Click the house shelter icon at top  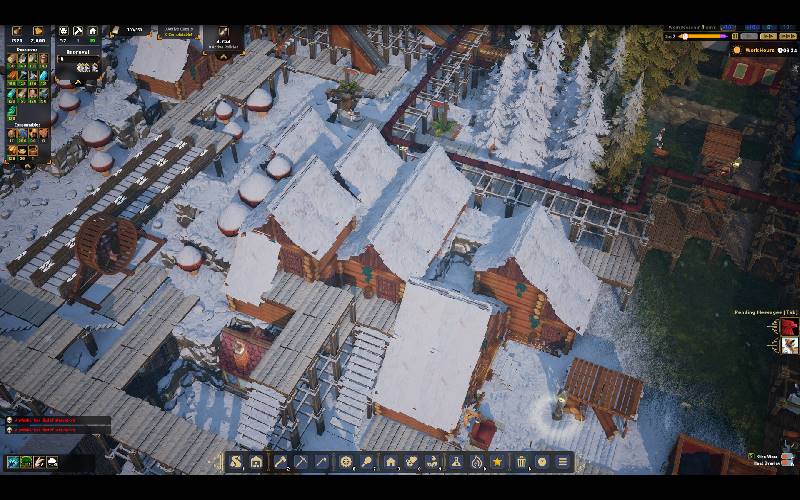pos(92,32)
